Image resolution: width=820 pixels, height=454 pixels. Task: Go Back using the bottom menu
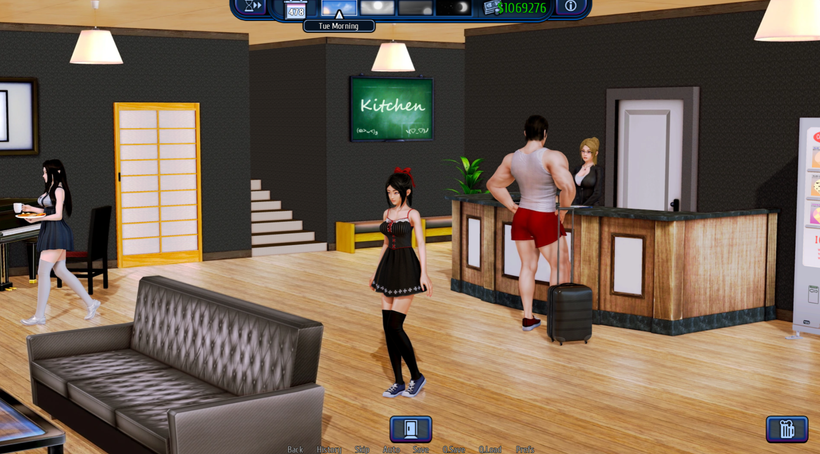pyautogui.click(x=295, y=449)
